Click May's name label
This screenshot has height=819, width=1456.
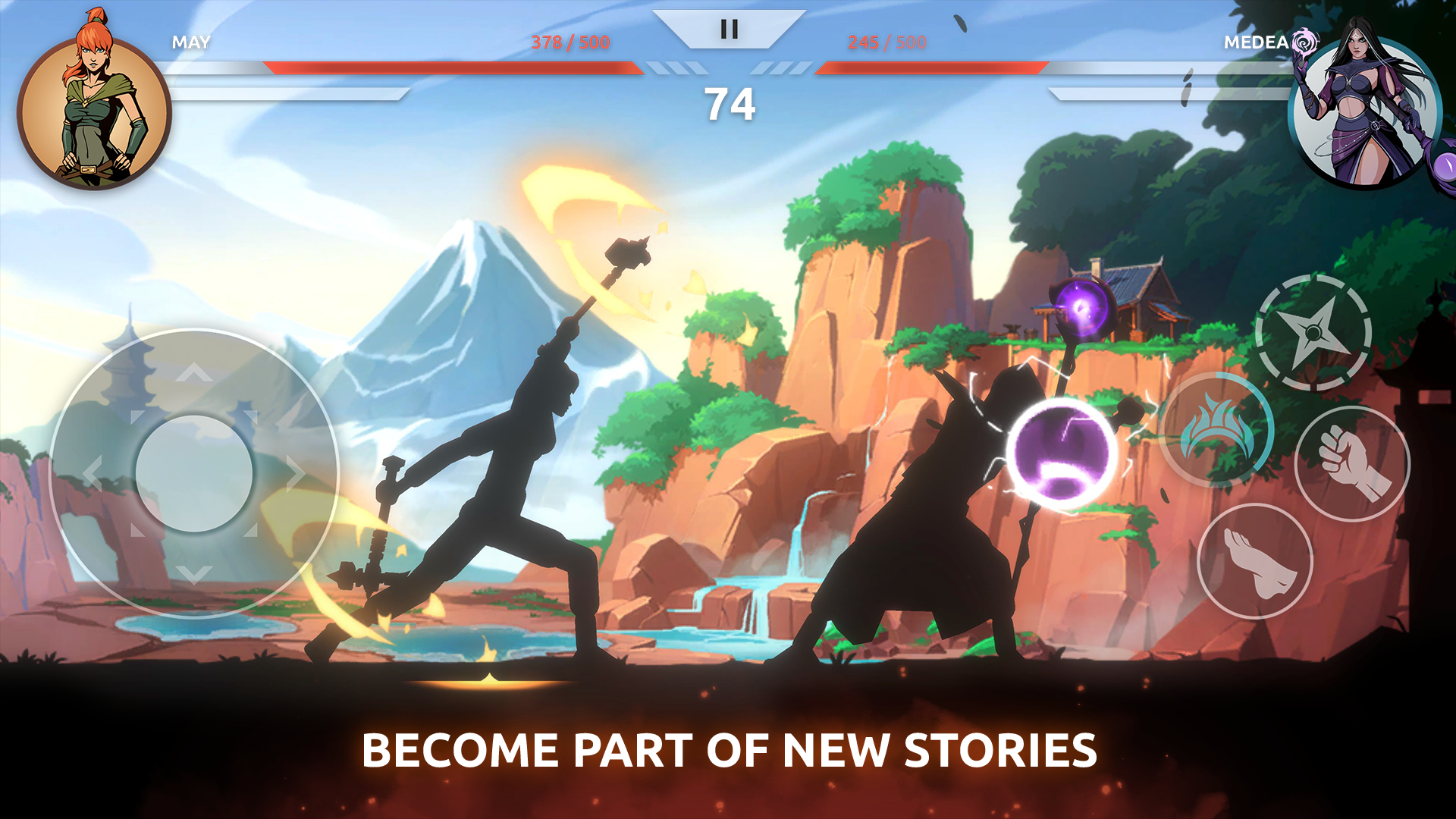click(192, 43)
